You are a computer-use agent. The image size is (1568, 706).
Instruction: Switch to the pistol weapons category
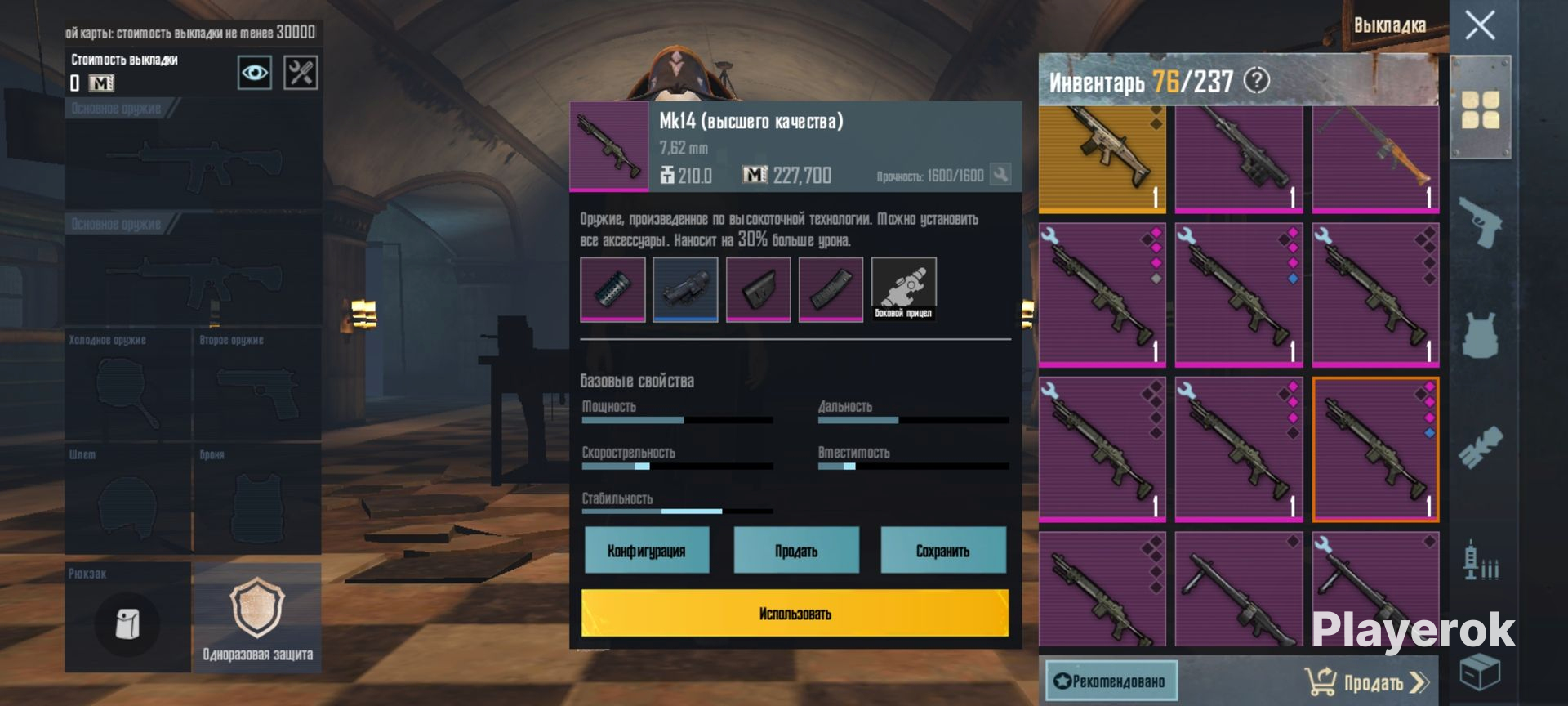[x=1480, y=221]
